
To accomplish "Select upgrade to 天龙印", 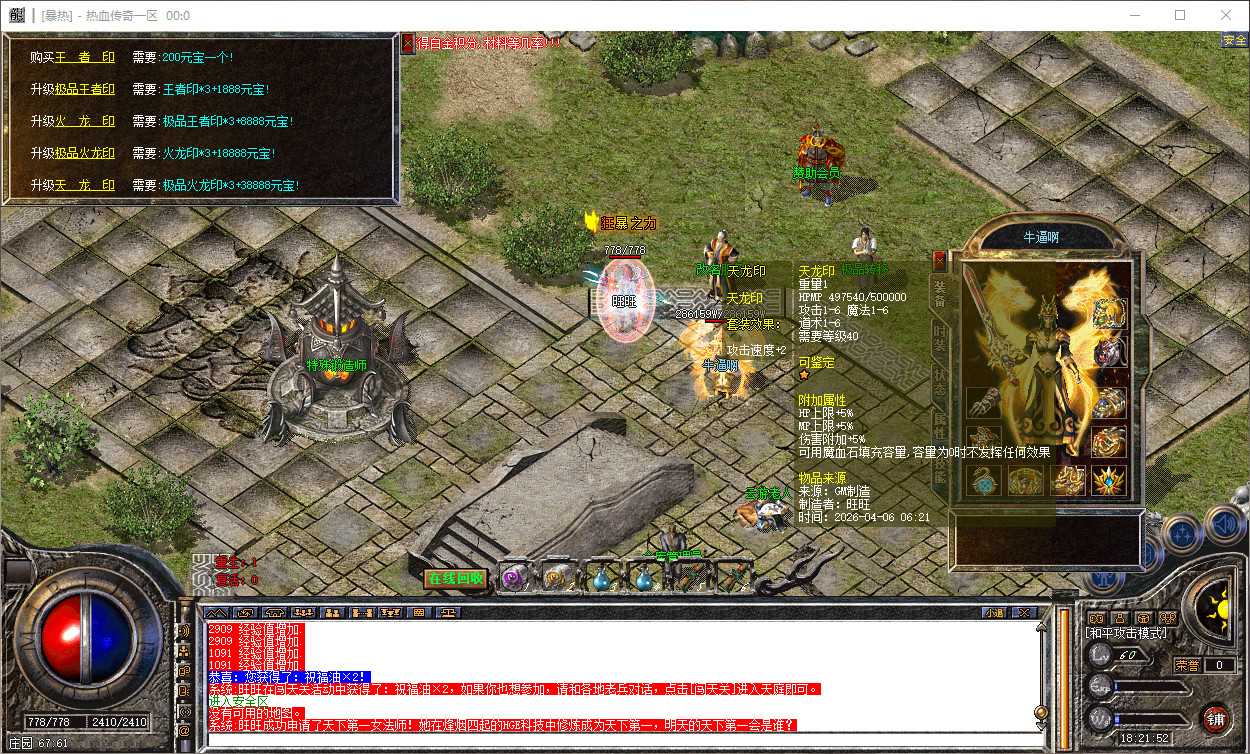I will point(85,186).
